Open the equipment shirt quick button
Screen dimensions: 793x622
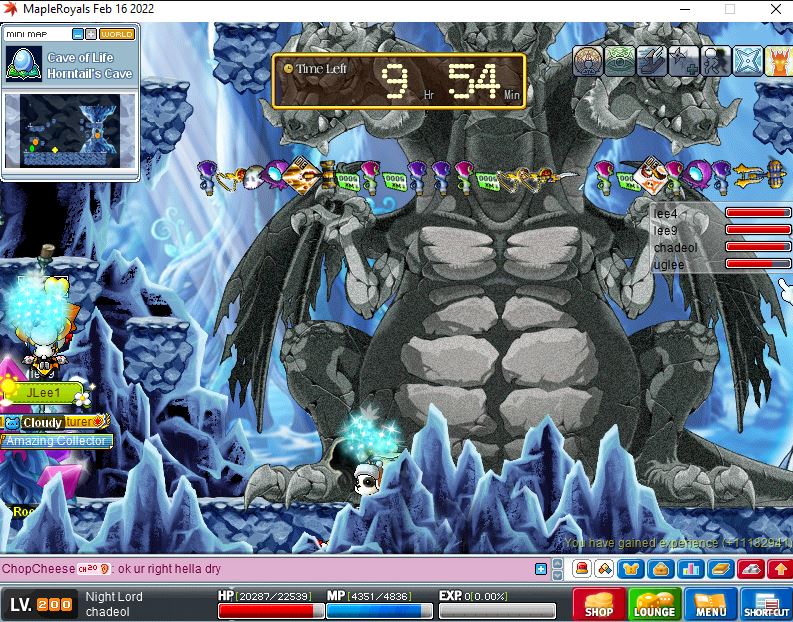(x=631, y=570)
